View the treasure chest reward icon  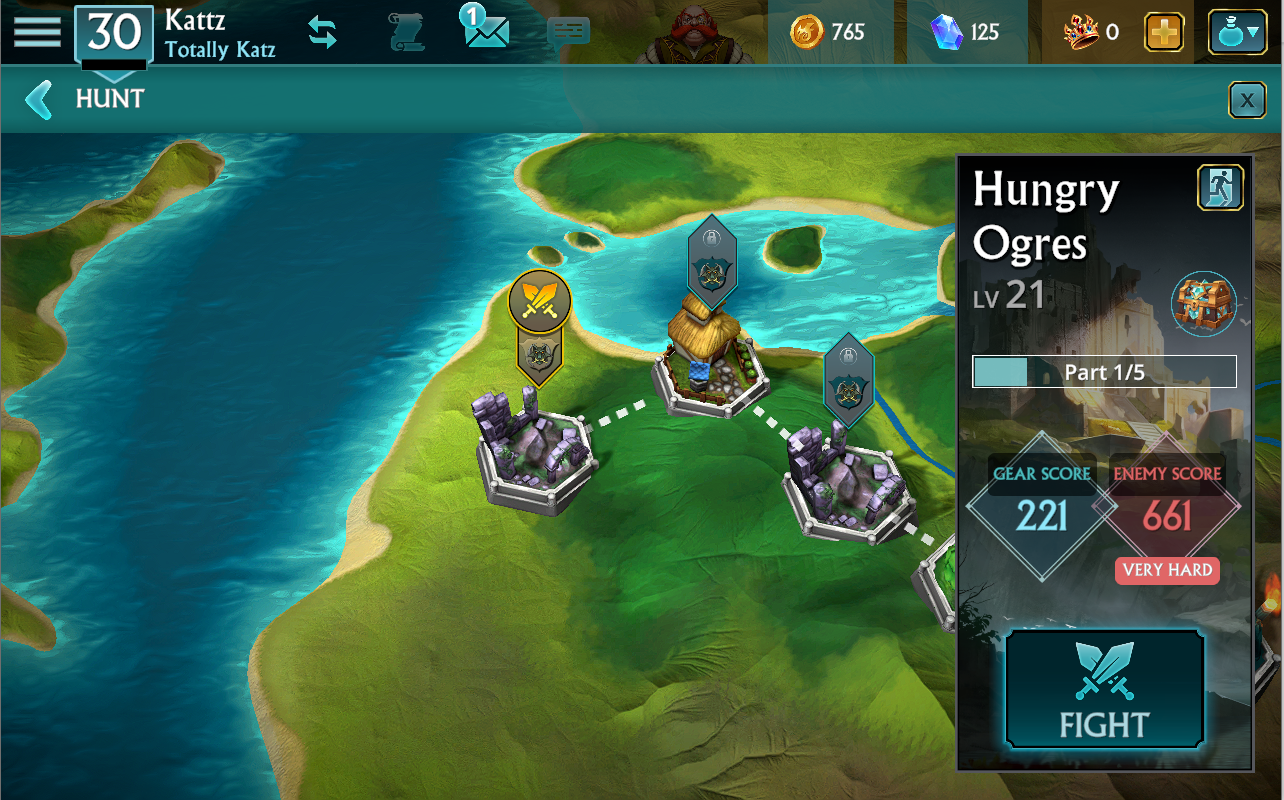[1204, 303]
